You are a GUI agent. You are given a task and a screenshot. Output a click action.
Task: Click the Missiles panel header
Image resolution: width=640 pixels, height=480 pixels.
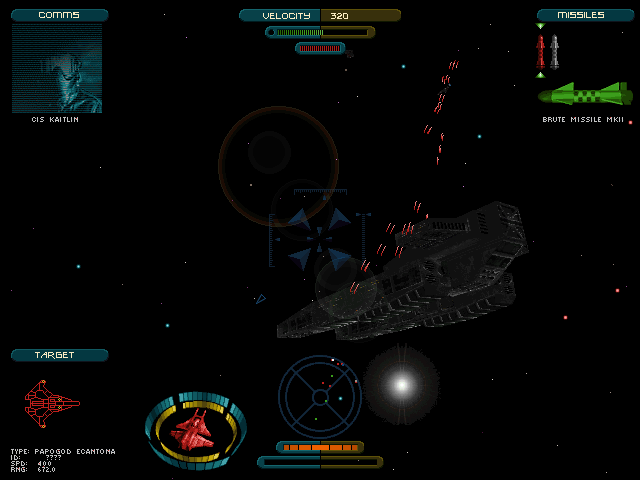coord(585,15)
